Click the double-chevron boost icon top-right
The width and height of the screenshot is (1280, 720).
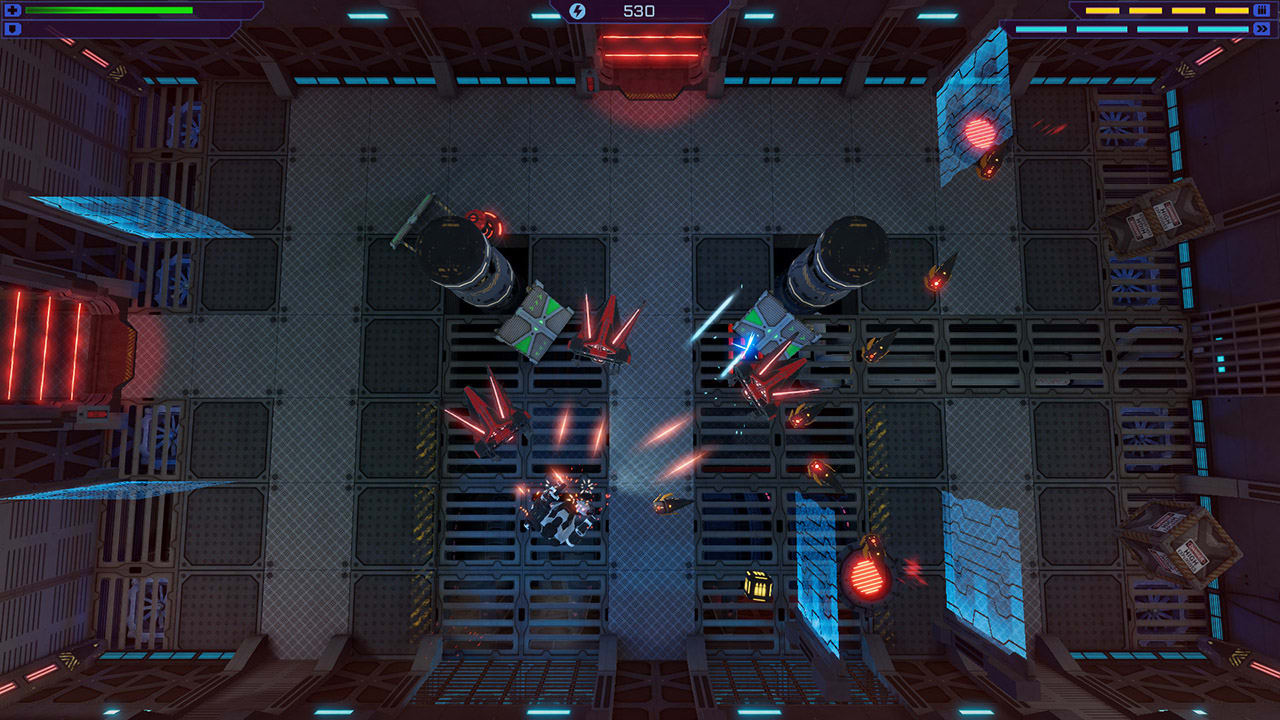[1261, 29]
